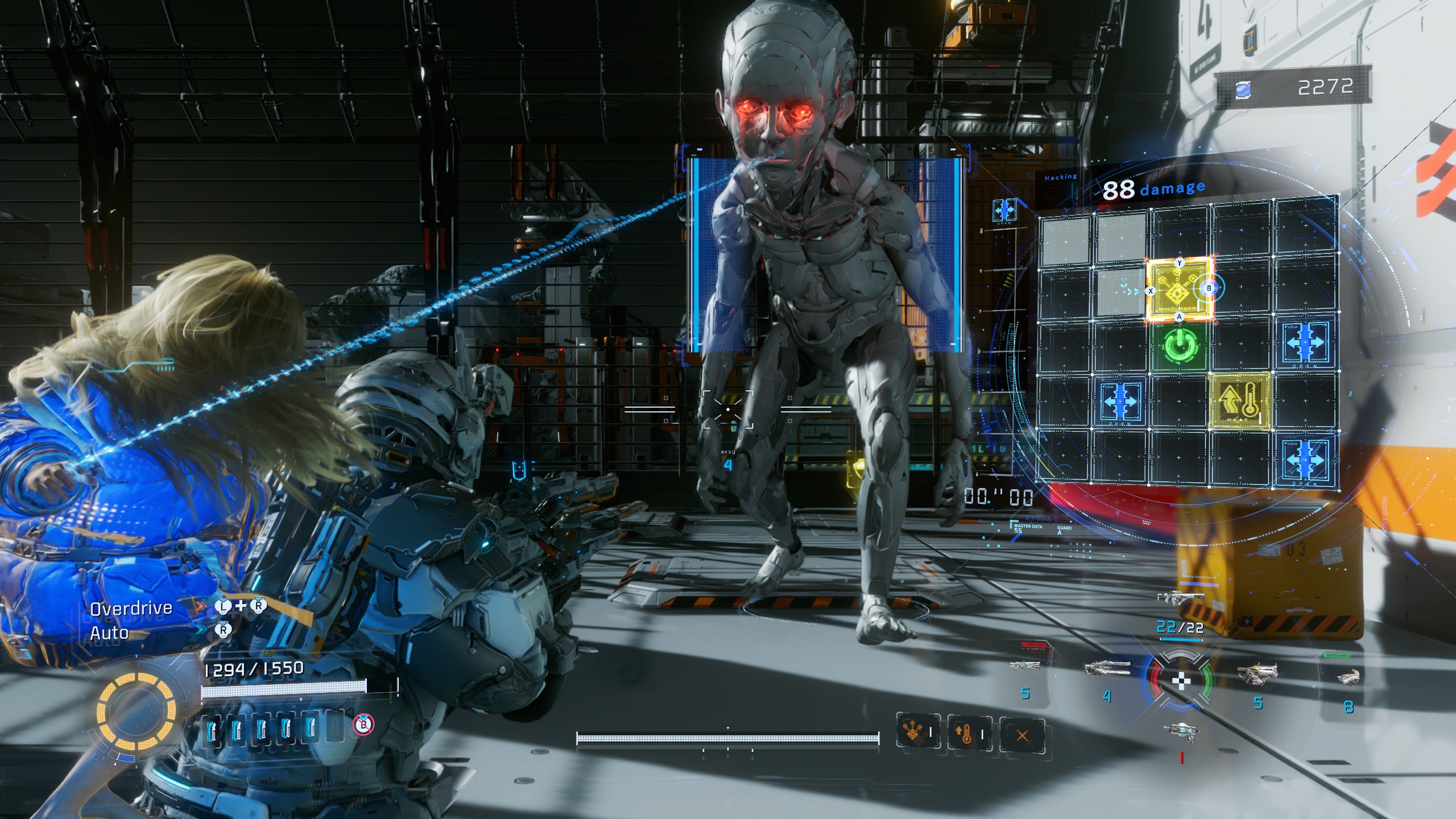Equip the twin-barrel weapon showing 4 ammo
This screenshot has width=1456, height=819.
point(1106,669)
